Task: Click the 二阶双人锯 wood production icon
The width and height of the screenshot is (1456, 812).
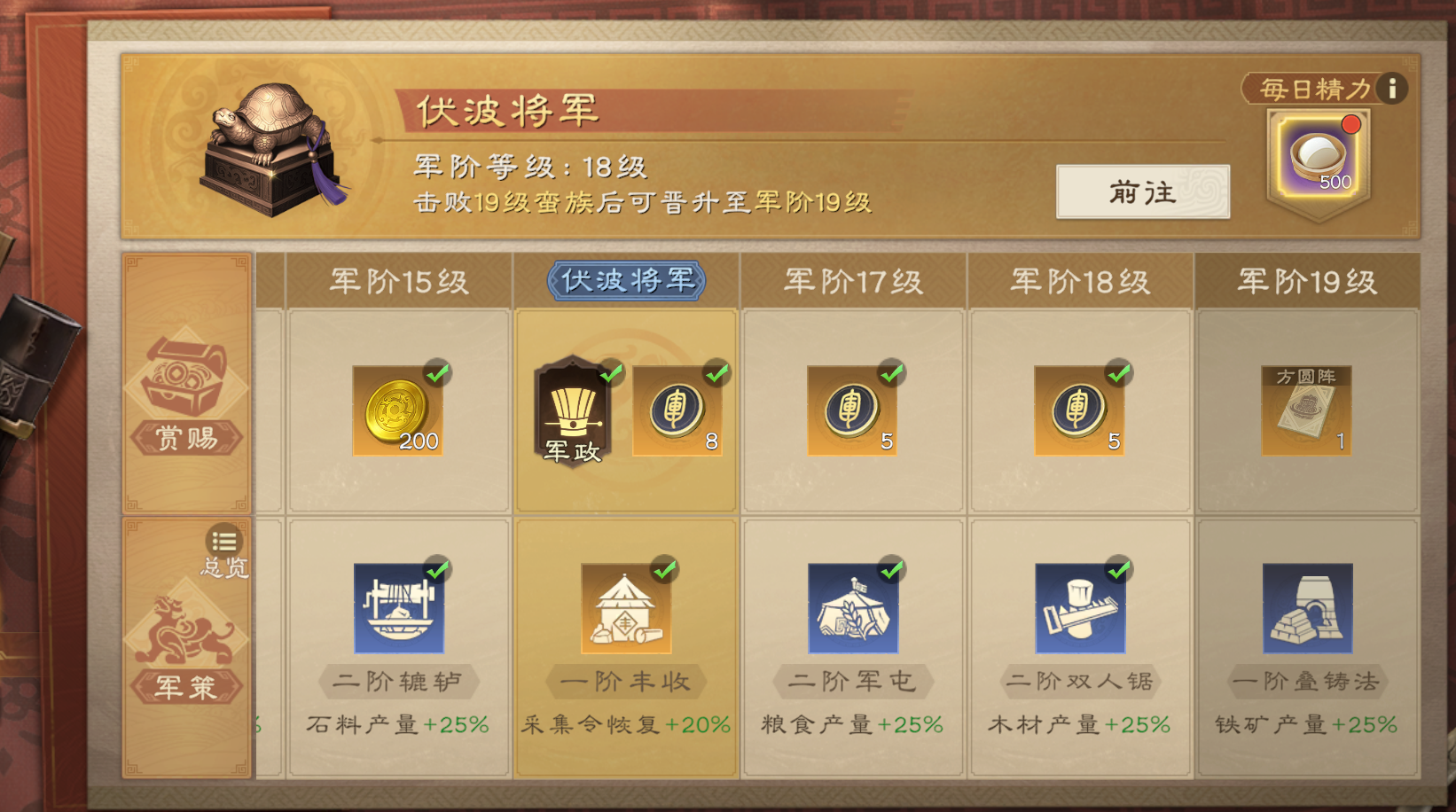Action: [x=1078, y=607]
